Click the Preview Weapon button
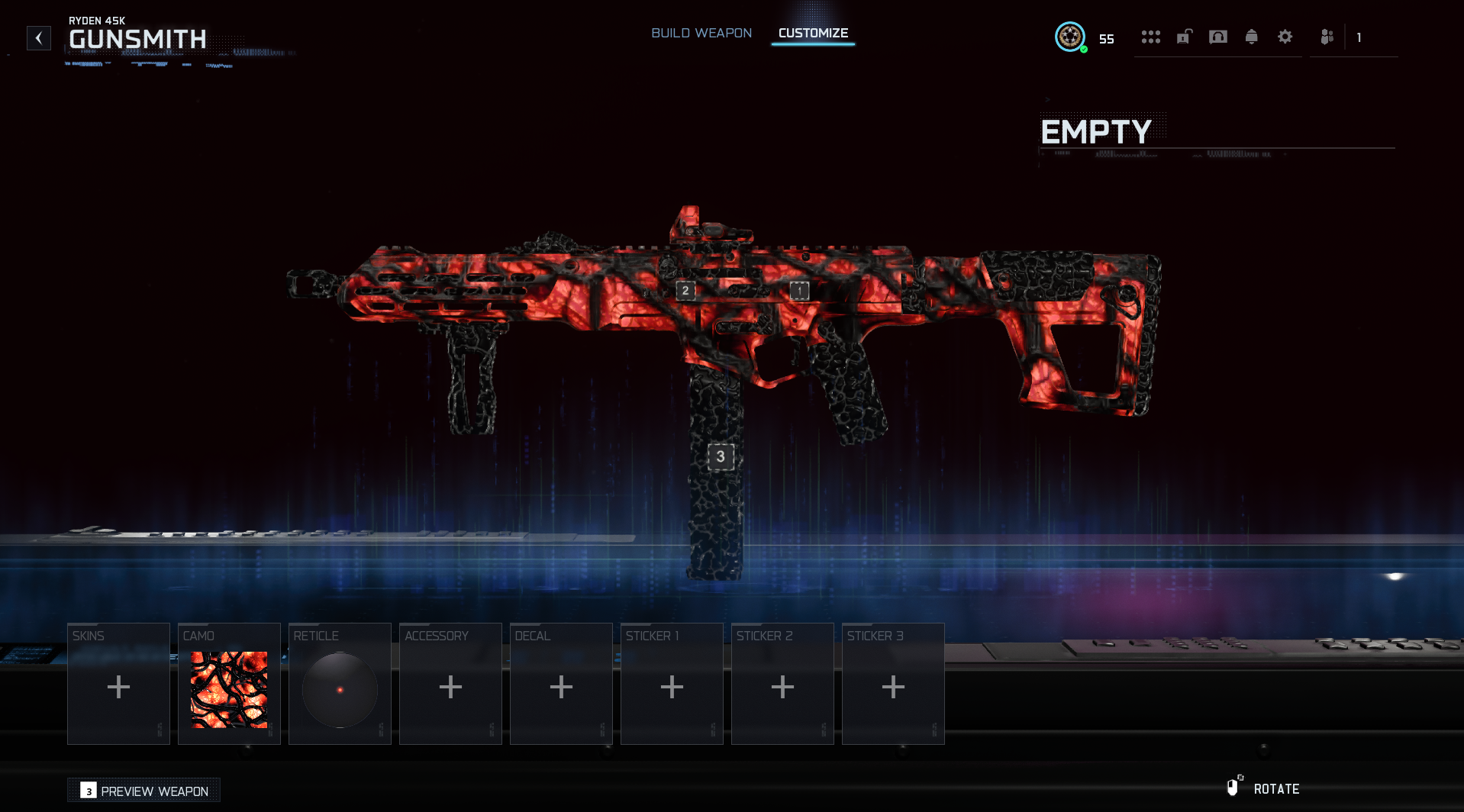Screen dimensions: 1464x812 144,791
